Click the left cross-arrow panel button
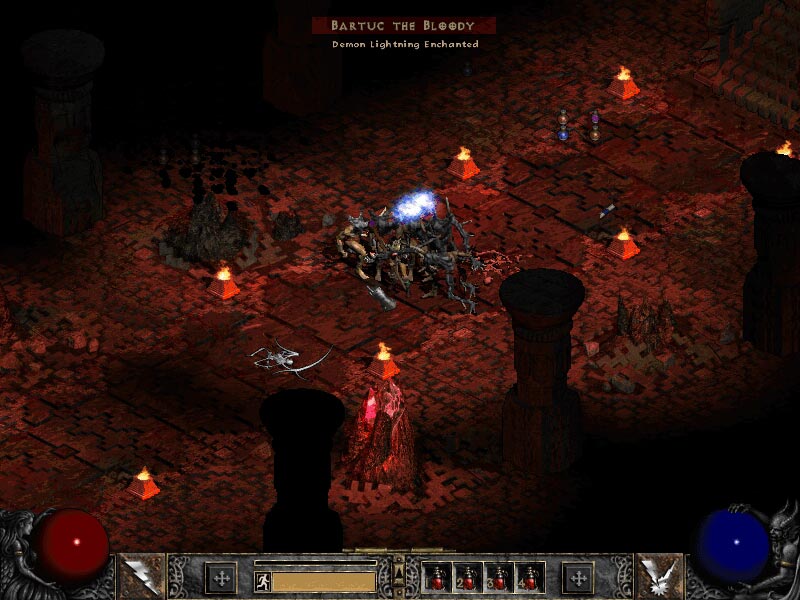The width and height of the screenshot is (800, 600). coord(220,577)
